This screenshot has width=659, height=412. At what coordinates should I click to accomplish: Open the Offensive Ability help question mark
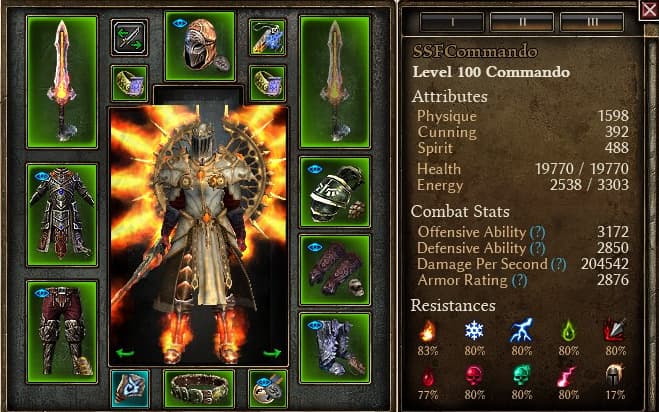[537, 232]
